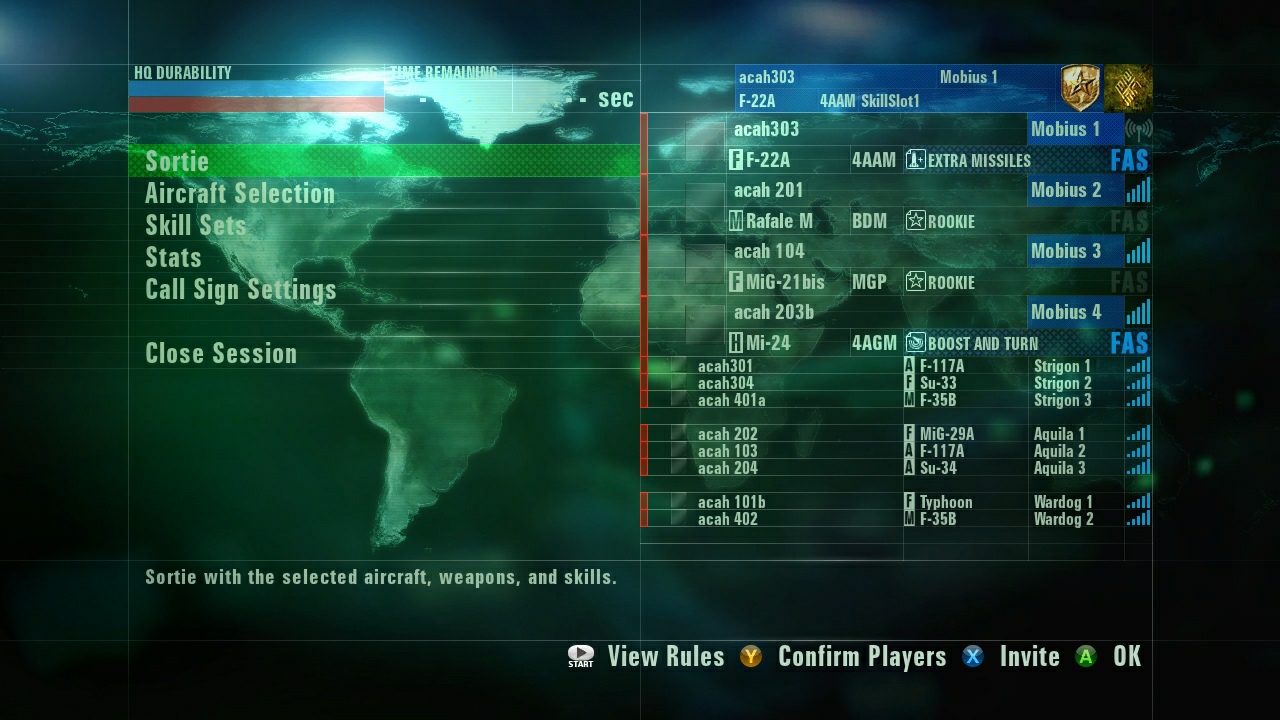Click the signal strength bars for Mobius 2
Screen dimensions: 1280x720
pyautogui.click(x=1138, y=190)
